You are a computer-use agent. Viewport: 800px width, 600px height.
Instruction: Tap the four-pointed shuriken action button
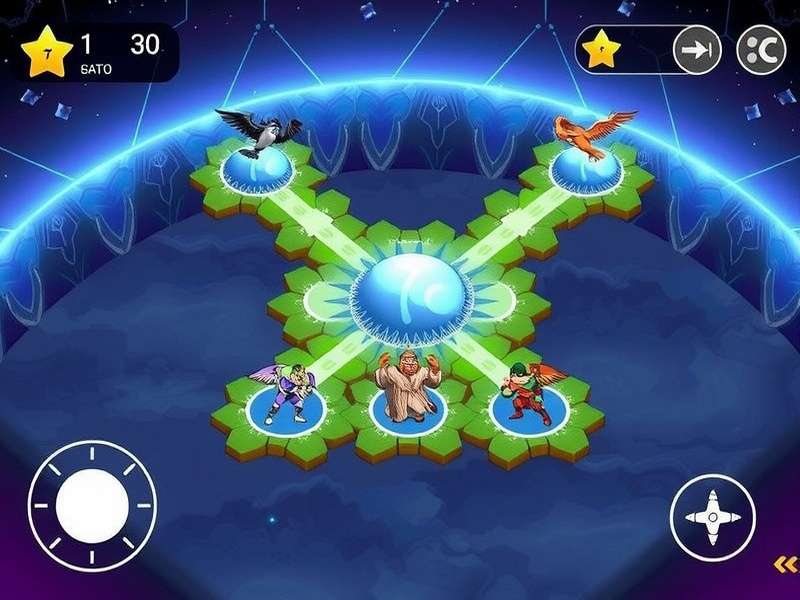point(712,517)
